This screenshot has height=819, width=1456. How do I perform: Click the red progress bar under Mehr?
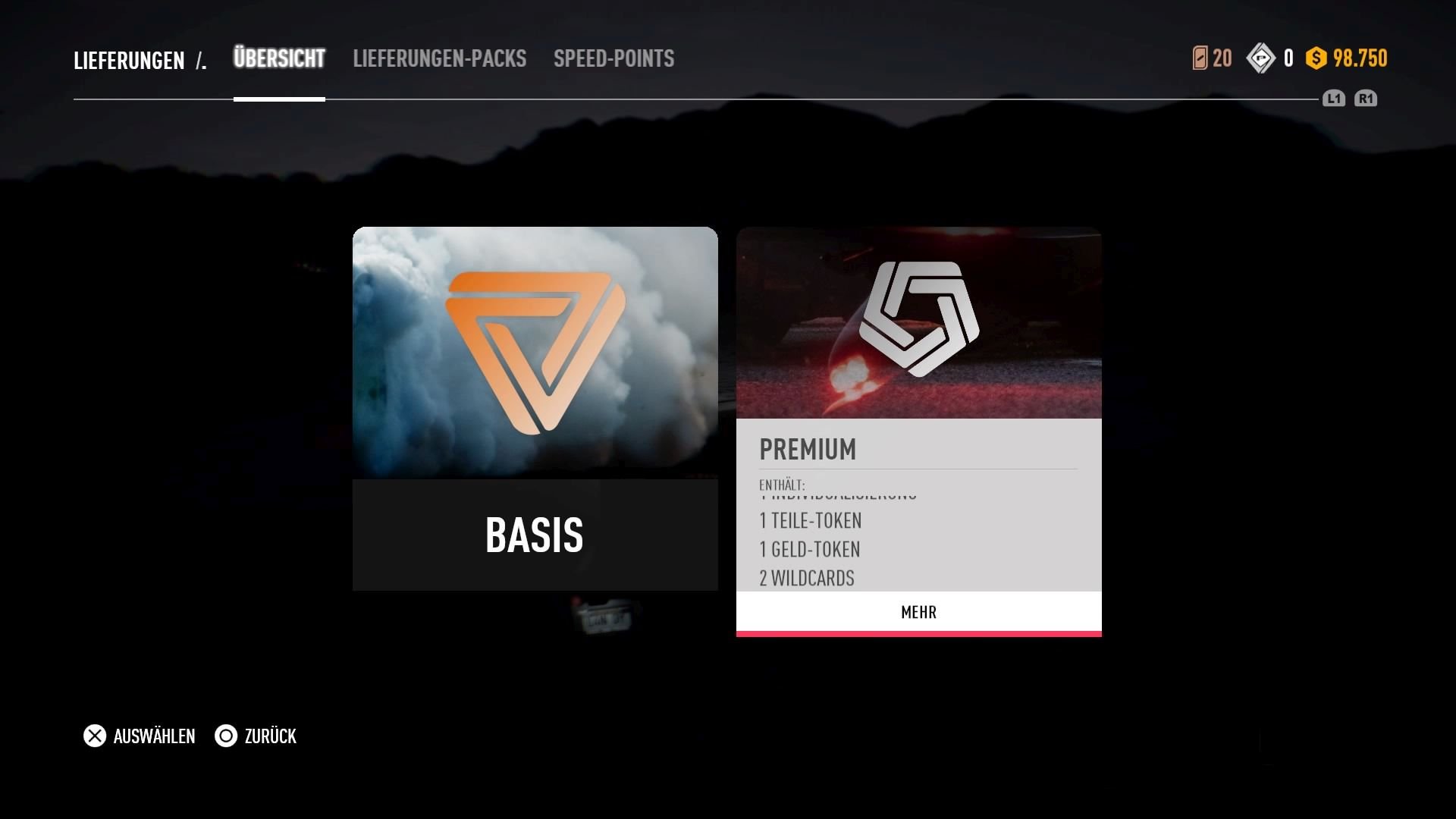coord(918,632)
